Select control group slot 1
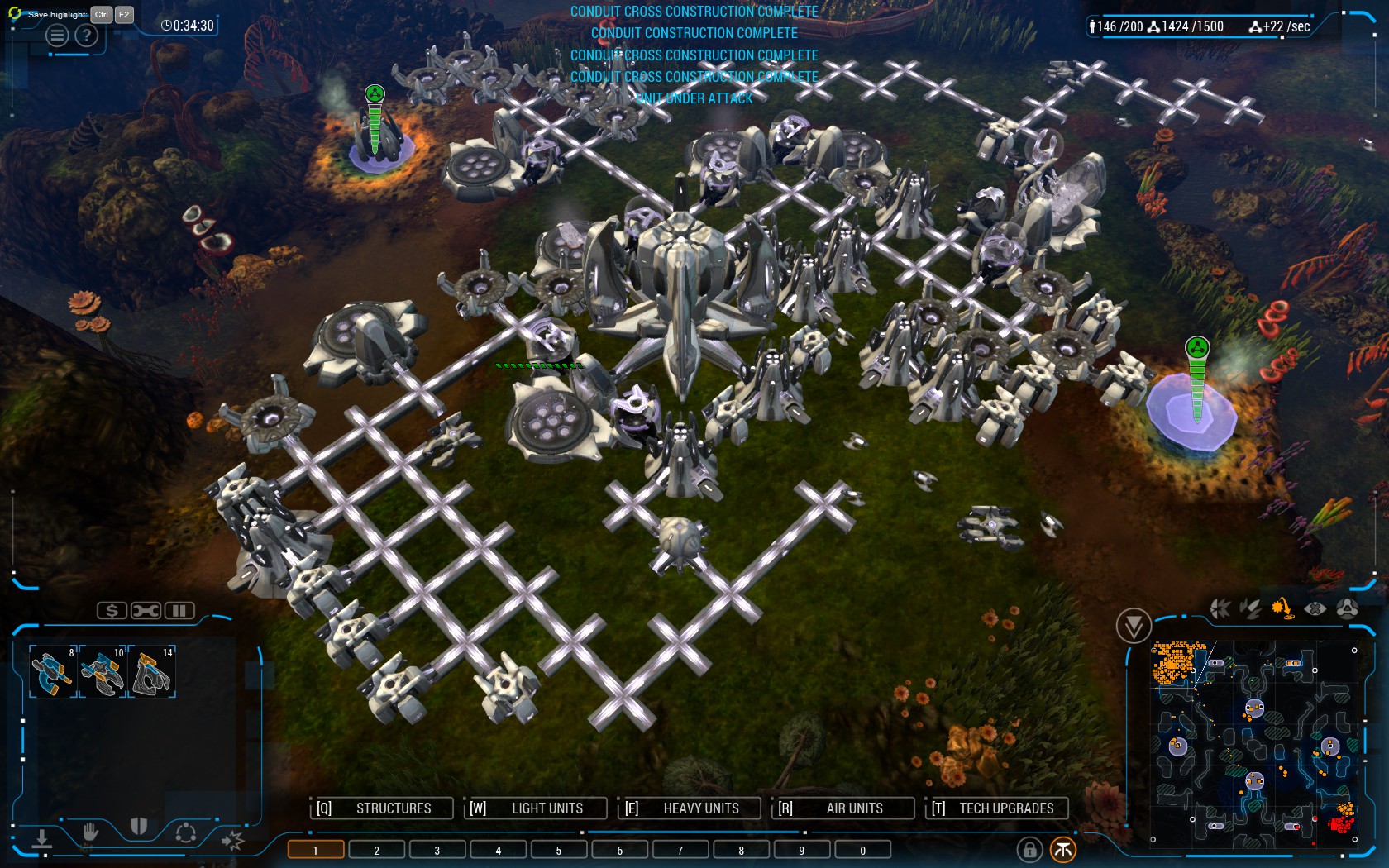The height and width of the screenshot is (868, 1389). click(x=316, y=850)
